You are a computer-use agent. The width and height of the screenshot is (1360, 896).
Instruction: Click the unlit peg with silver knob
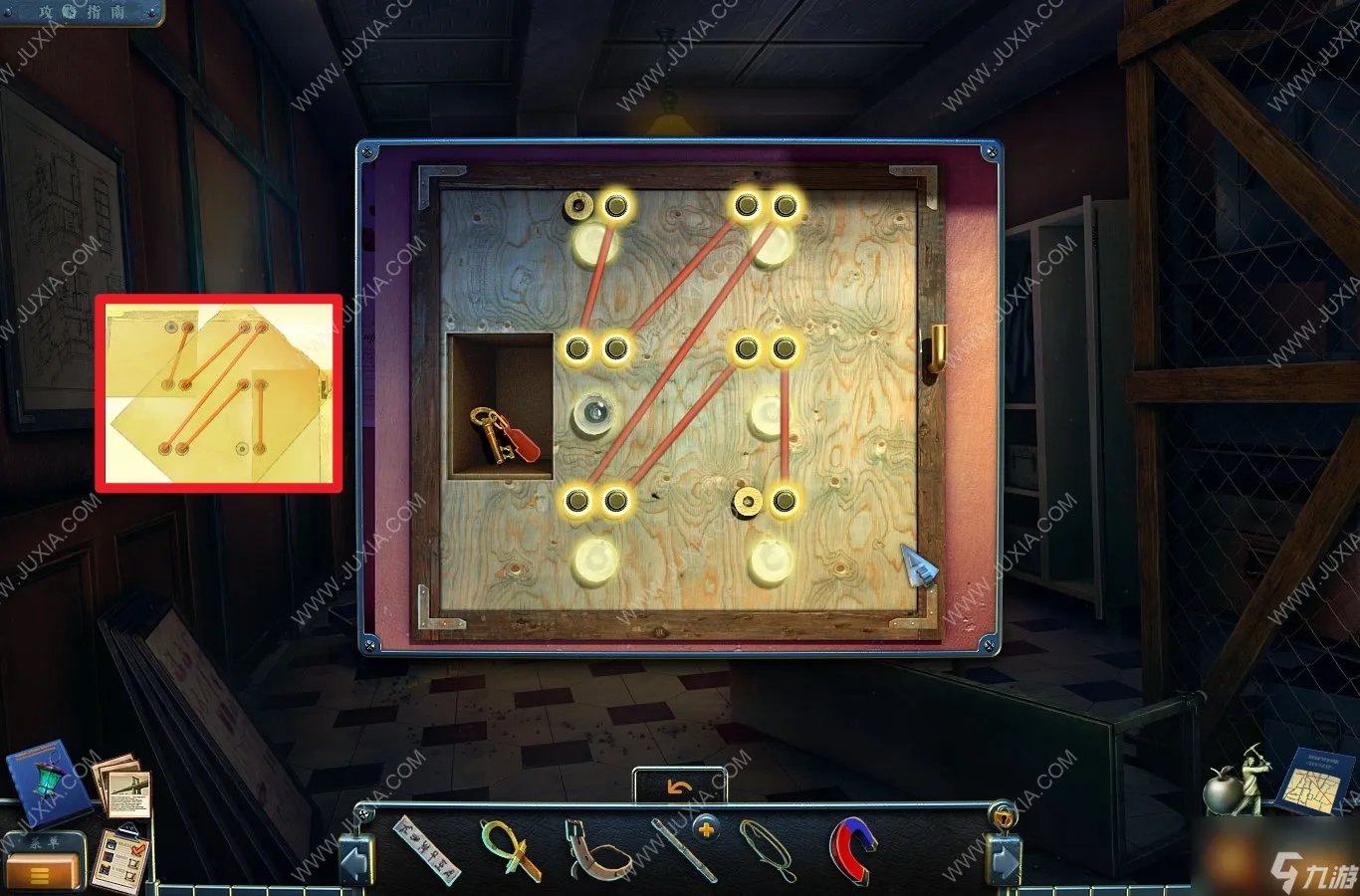click(594, 413)
